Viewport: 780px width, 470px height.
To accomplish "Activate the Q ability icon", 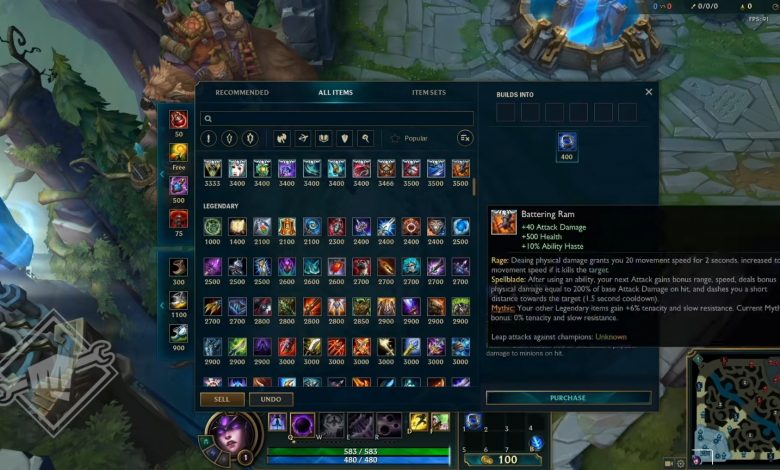I will 303,424.
